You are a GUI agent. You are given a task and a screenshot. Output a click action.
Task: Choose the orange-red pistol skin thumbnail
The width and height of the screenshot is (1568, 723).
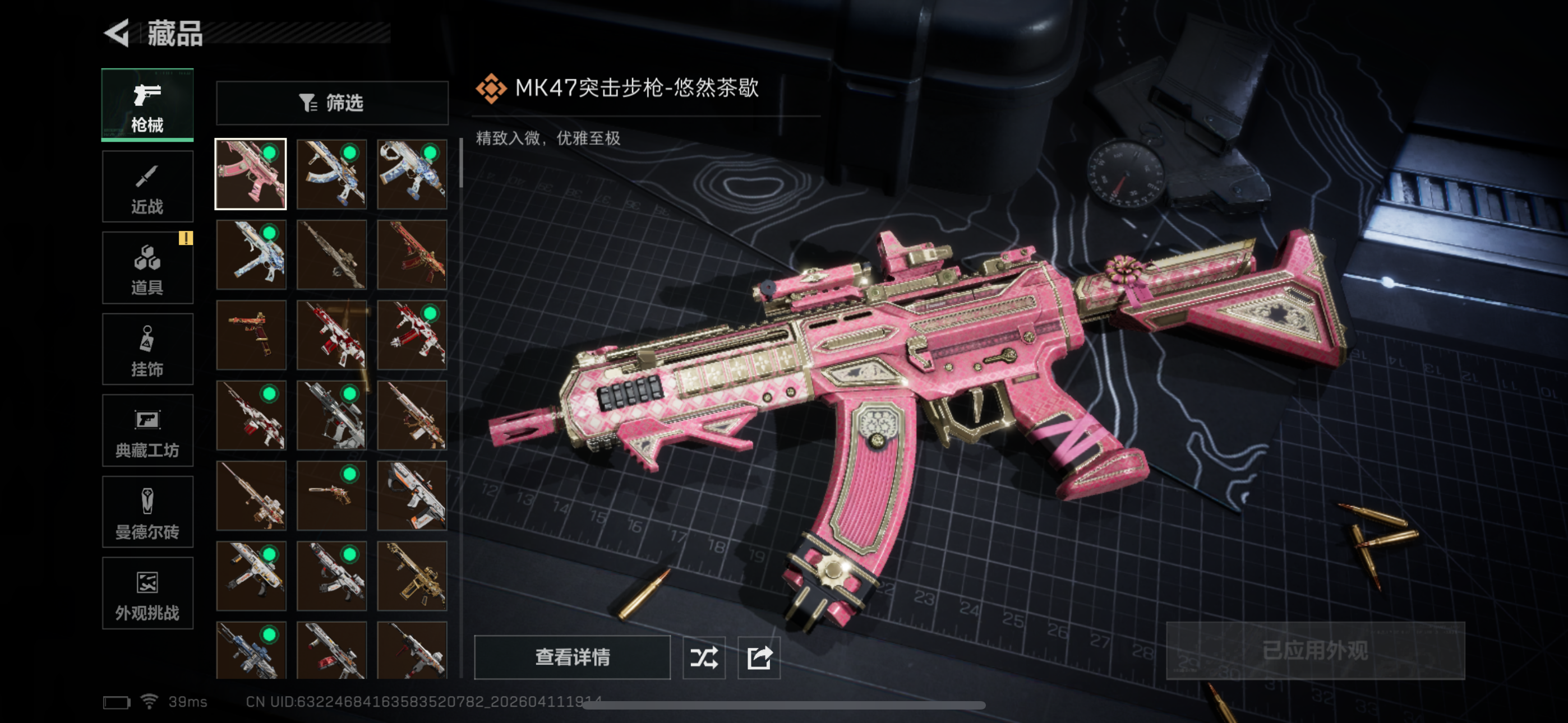click(251, 335)
